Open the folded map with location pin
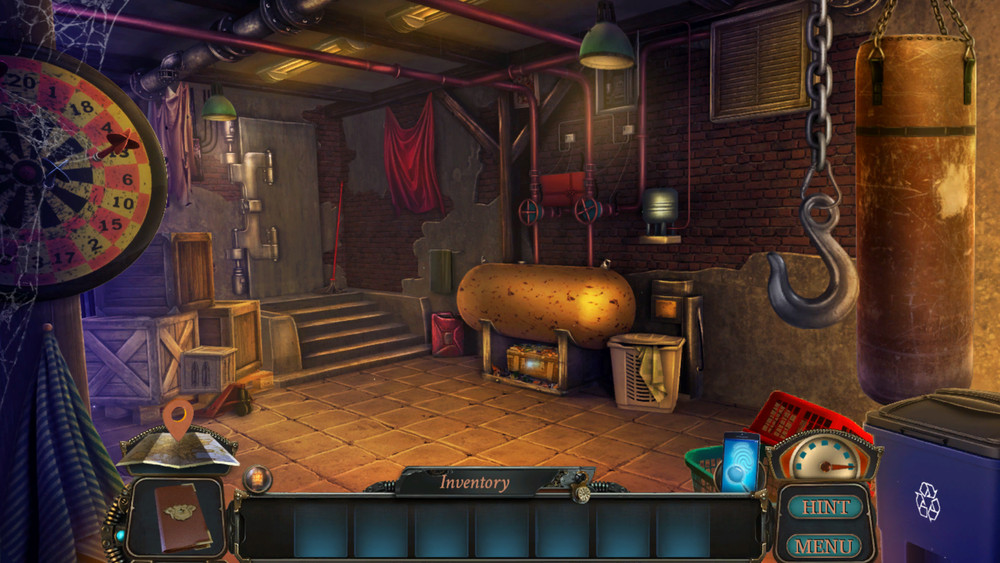1000x563 pixels. coord(177,448)
